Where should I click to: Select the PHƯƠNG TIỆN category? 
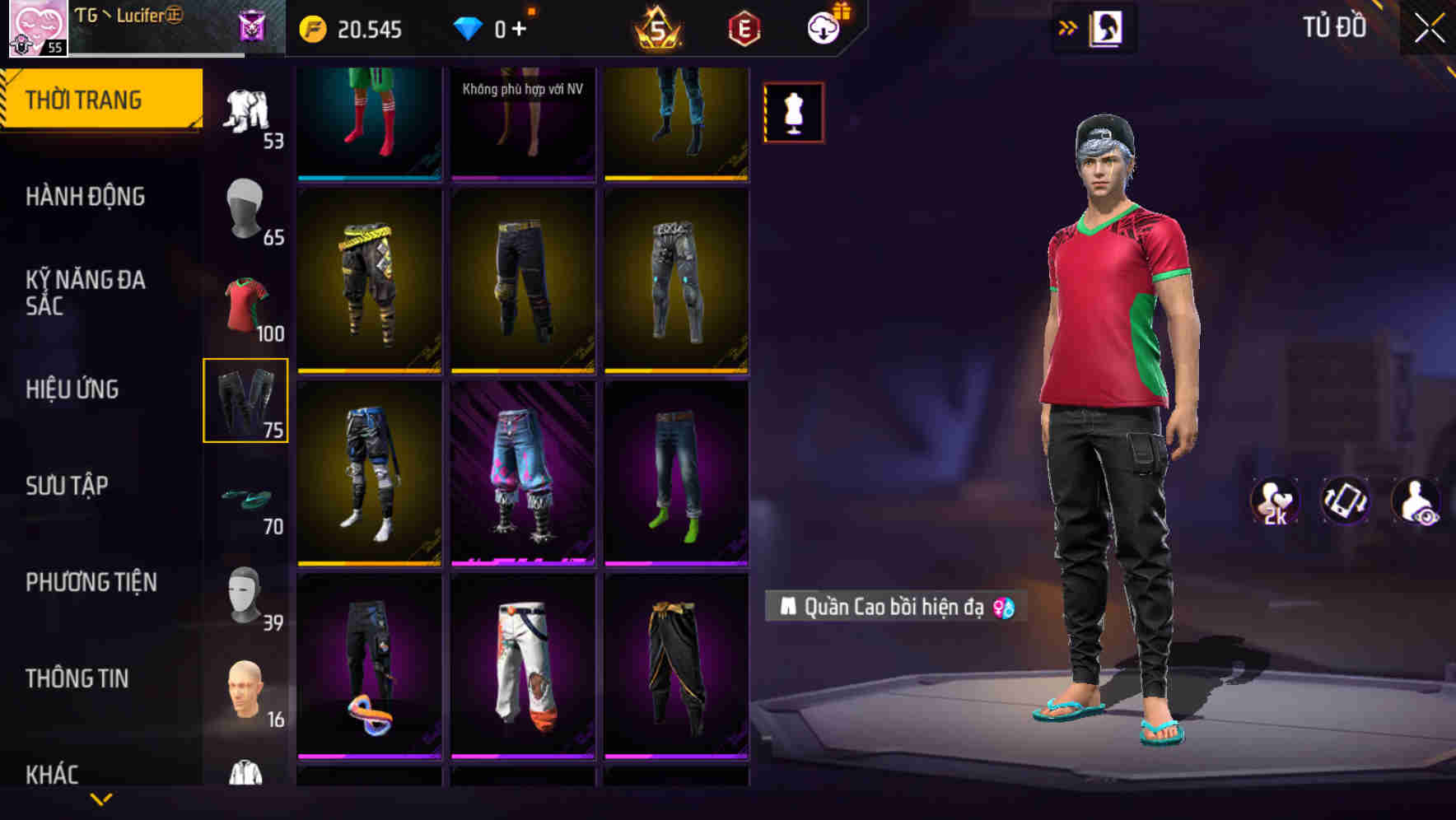[x=91, y=582]
